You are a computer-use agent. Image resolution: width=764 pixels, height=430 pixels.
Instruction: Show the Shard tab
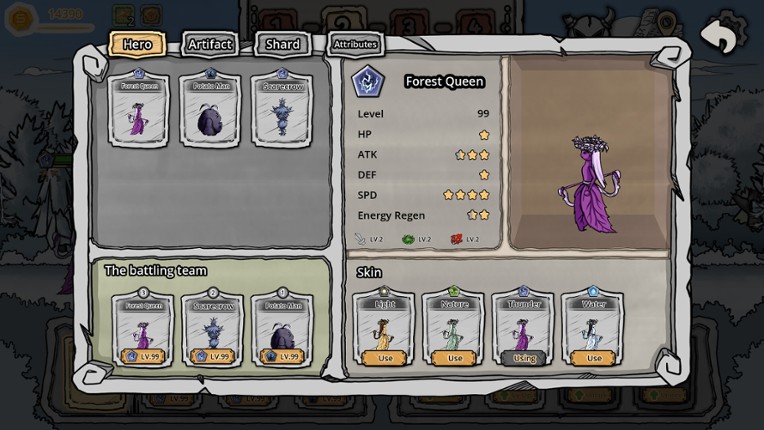coord(283,44)
